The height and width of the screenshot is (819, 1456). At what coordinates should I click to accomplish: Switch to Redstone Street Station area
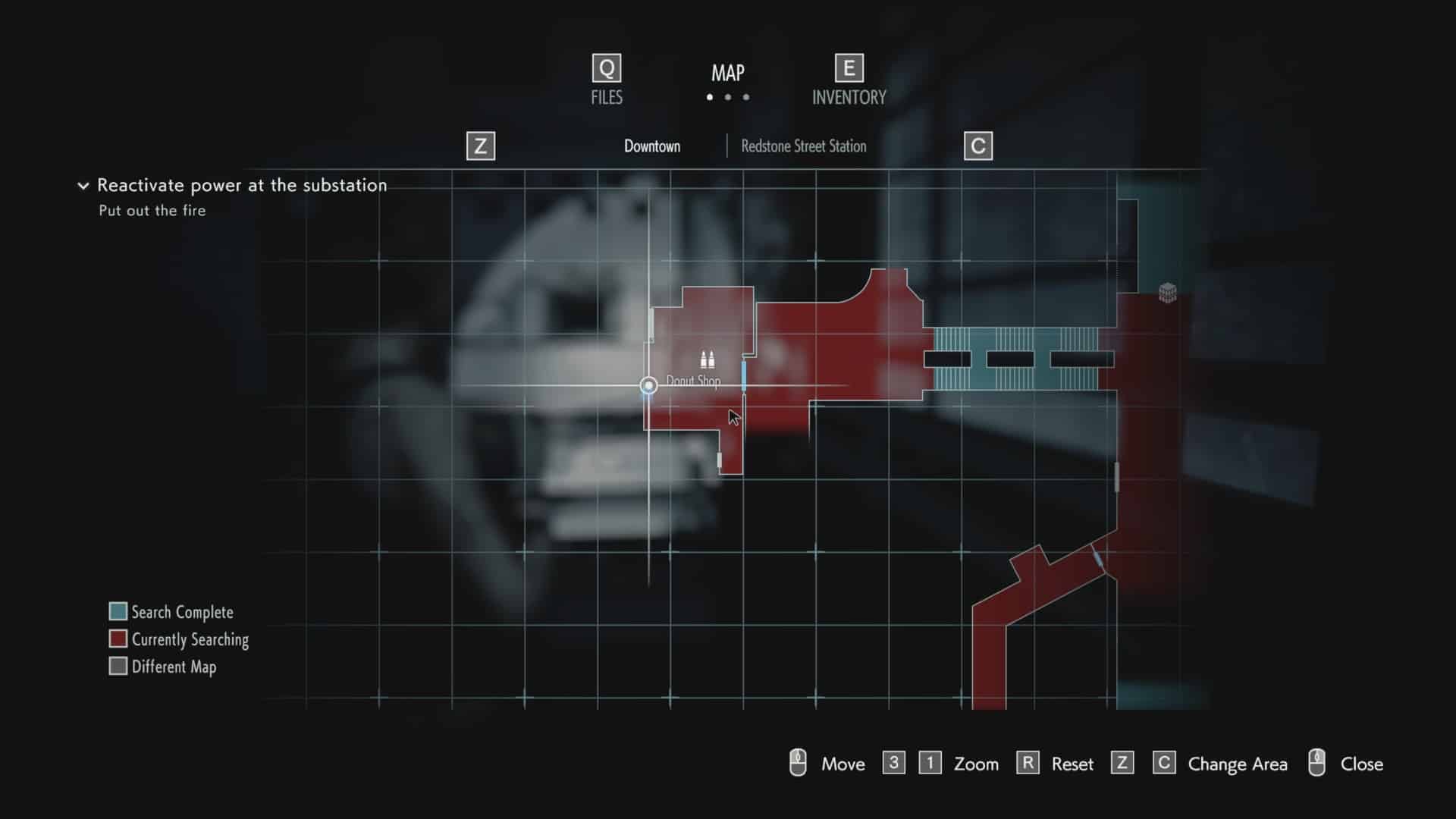pos(803,146)
